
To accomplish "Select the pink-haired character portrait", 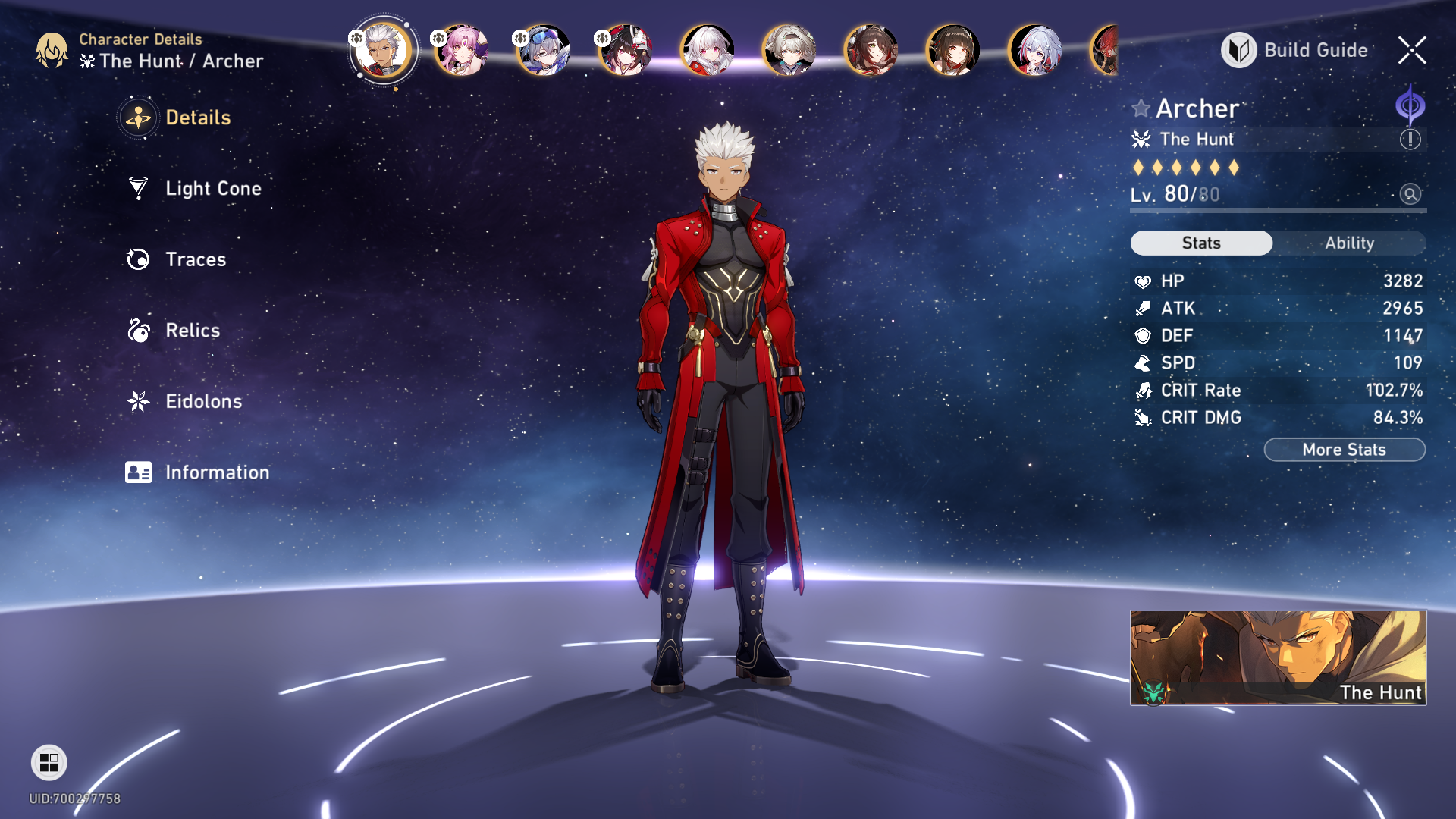I will 462,50.
